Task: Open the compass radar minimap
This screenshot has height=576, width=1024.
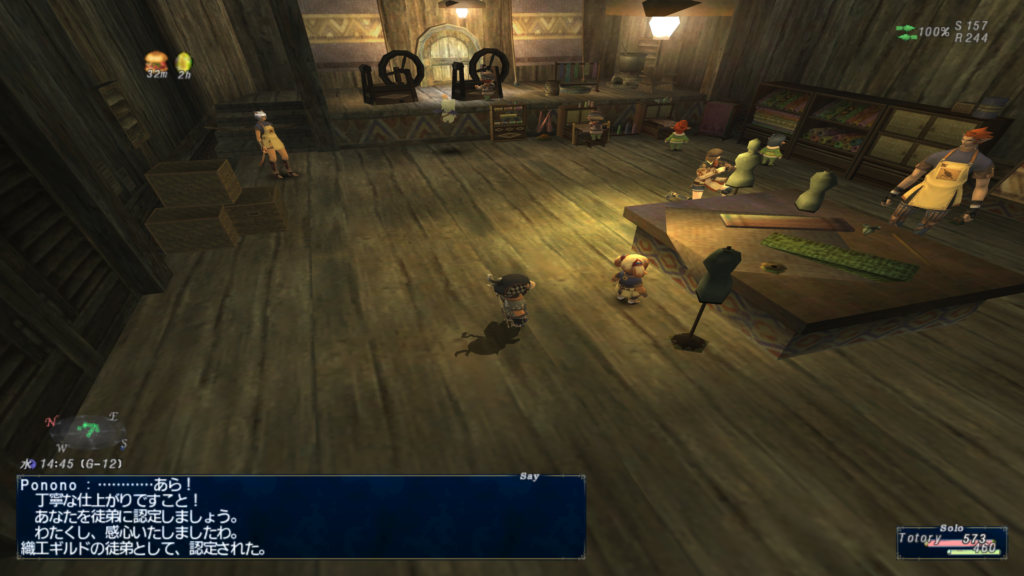Action: (88, 434)
